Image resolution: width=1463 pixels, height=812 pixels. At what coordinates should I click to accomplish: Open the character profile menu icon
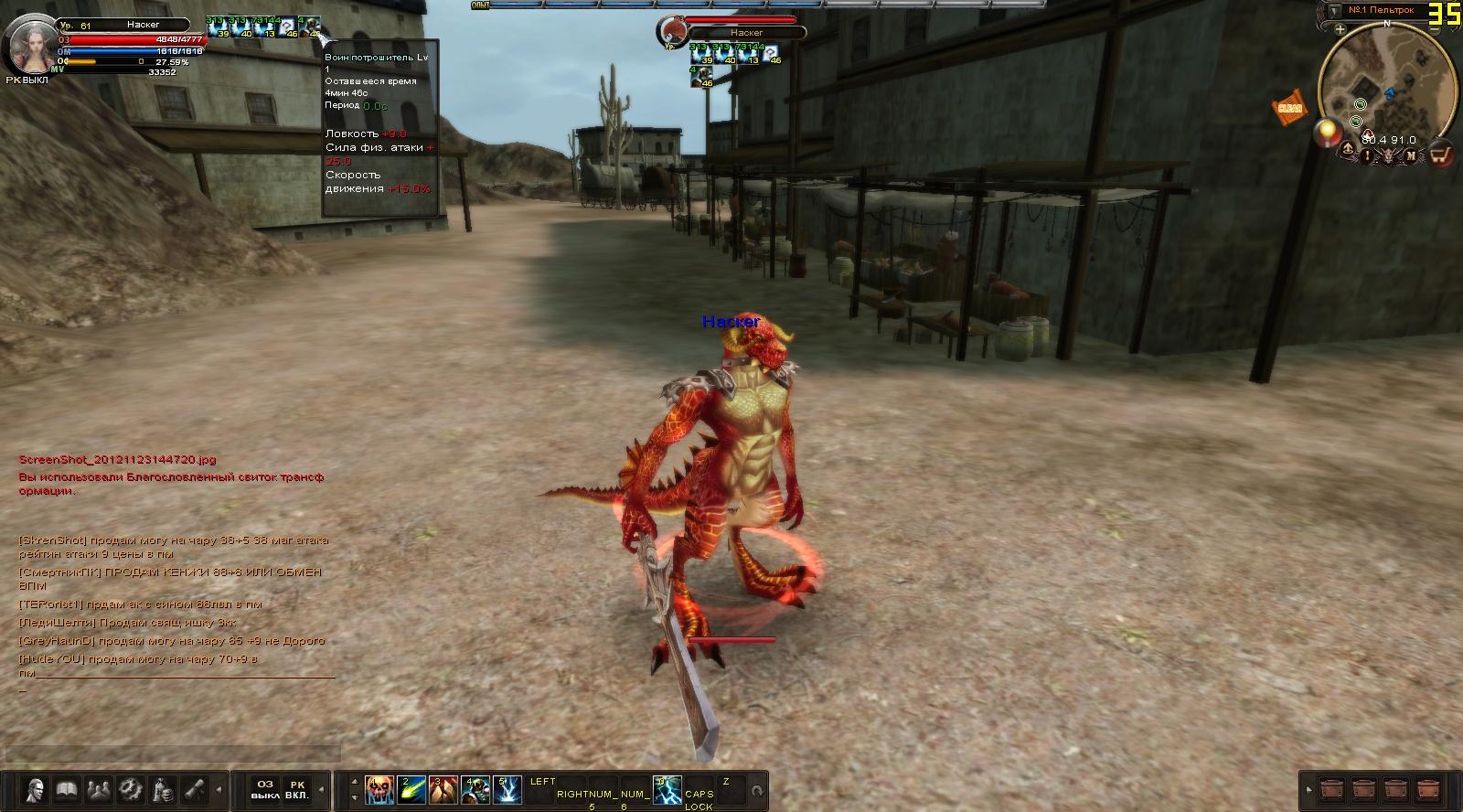pos(36,789)
